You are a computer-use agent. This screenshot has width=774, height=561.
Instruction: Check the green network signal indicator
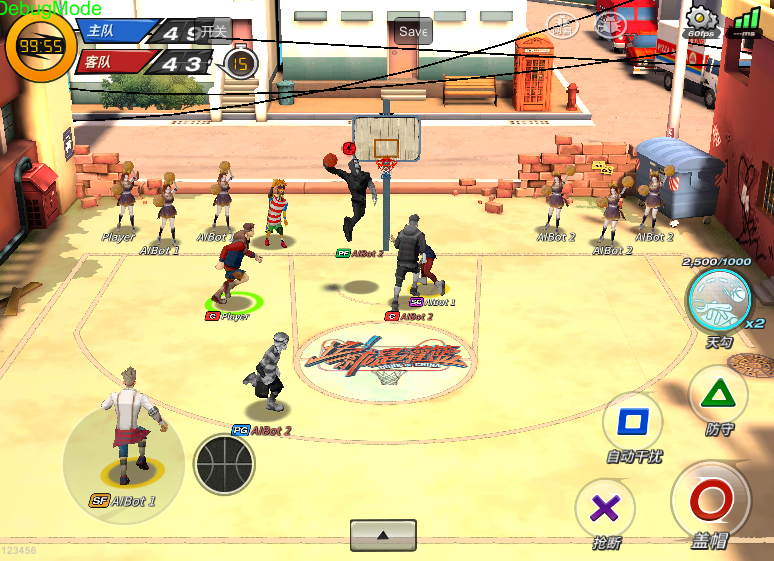[745, 22]
